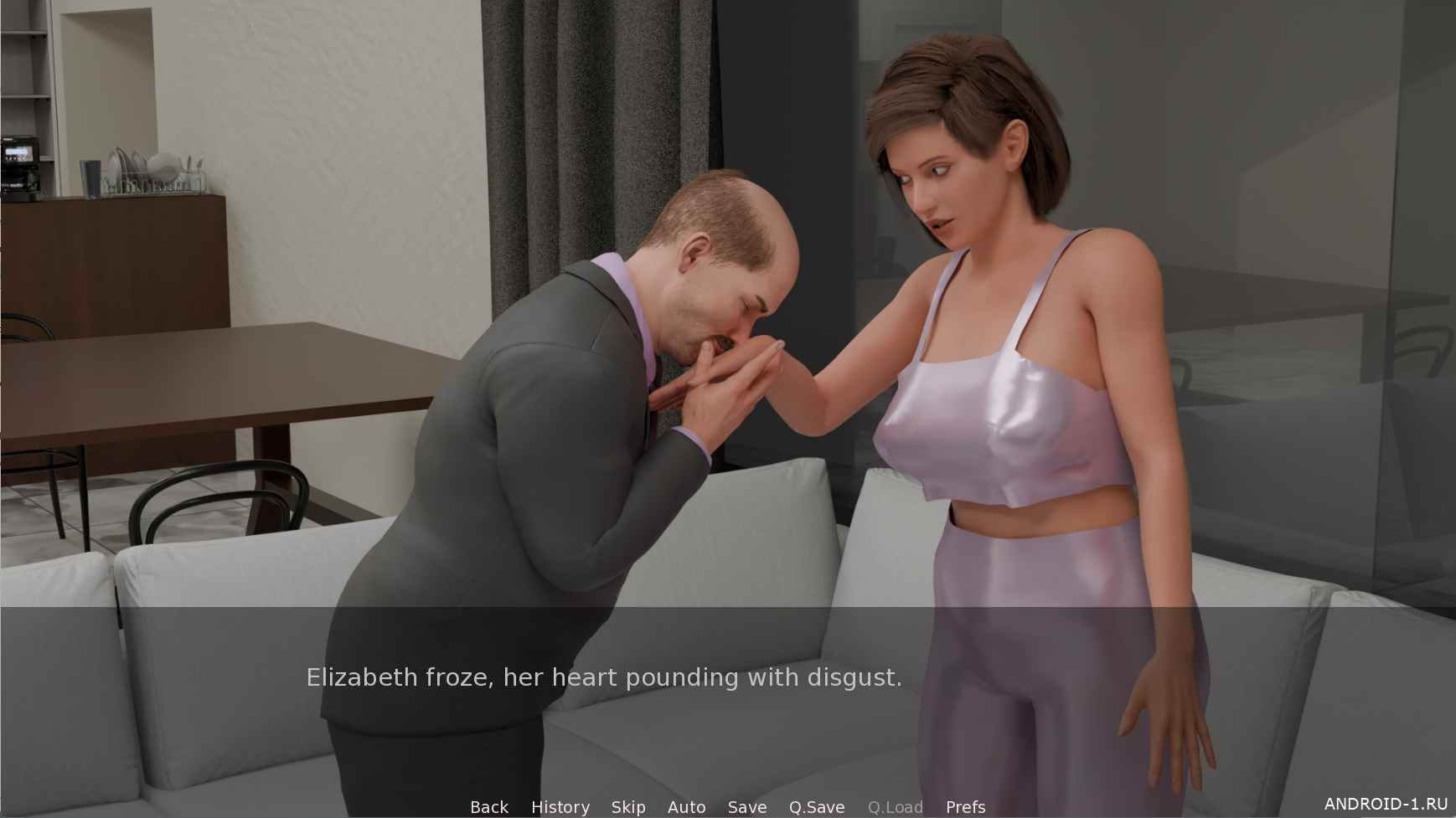The image size is (1456, 818).
Task: Open the Prefs settings
Action: tap(965, 807)
